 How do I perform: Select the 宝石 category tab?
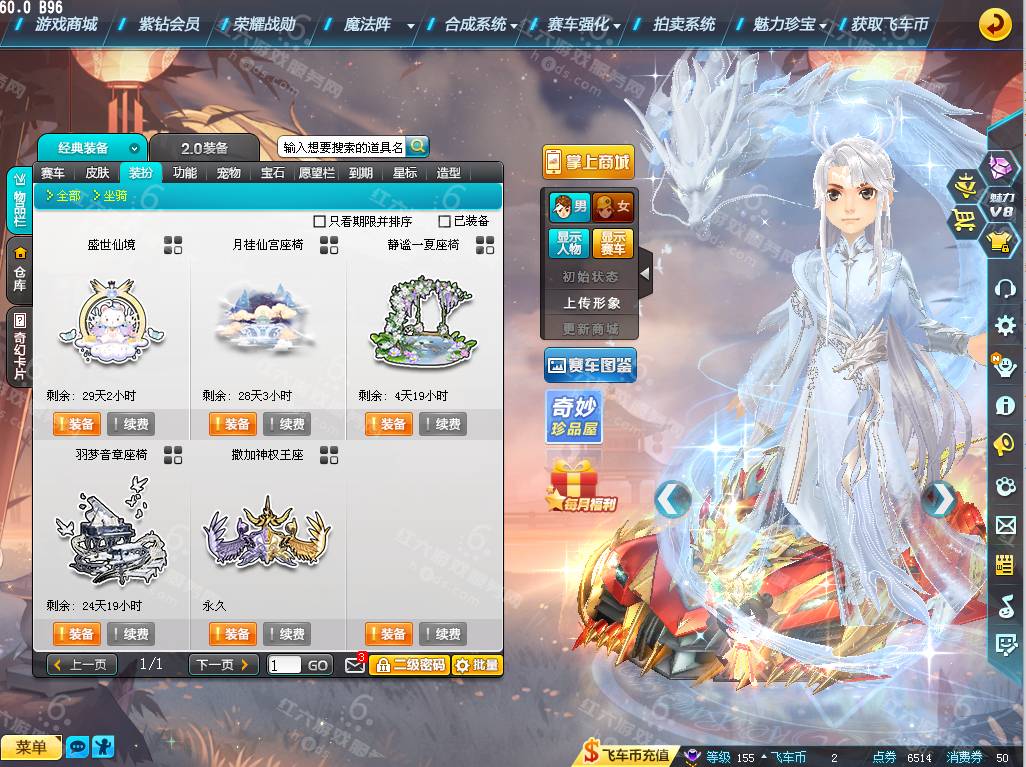click(272, 173)
